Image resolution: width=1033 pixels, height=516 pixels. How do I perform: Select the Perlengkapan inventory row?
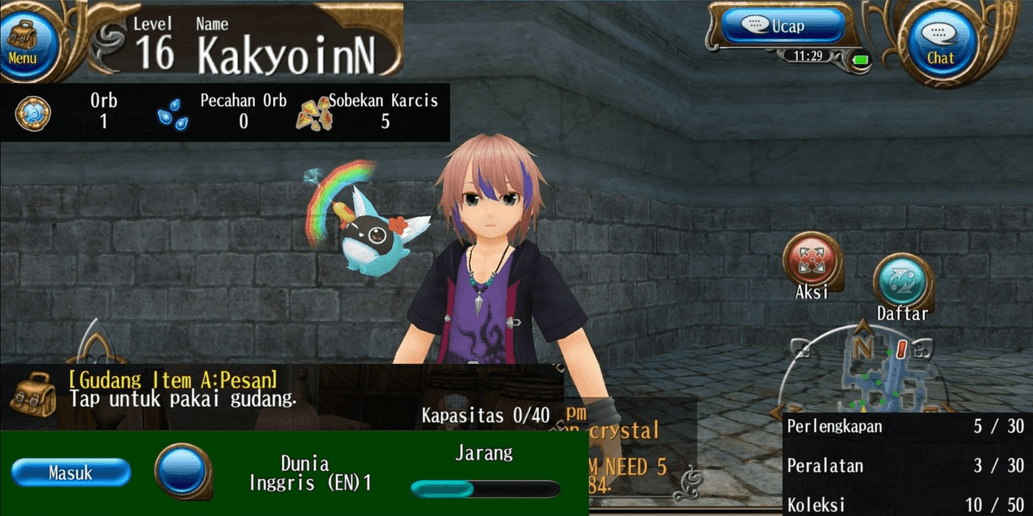coord(906,427)
